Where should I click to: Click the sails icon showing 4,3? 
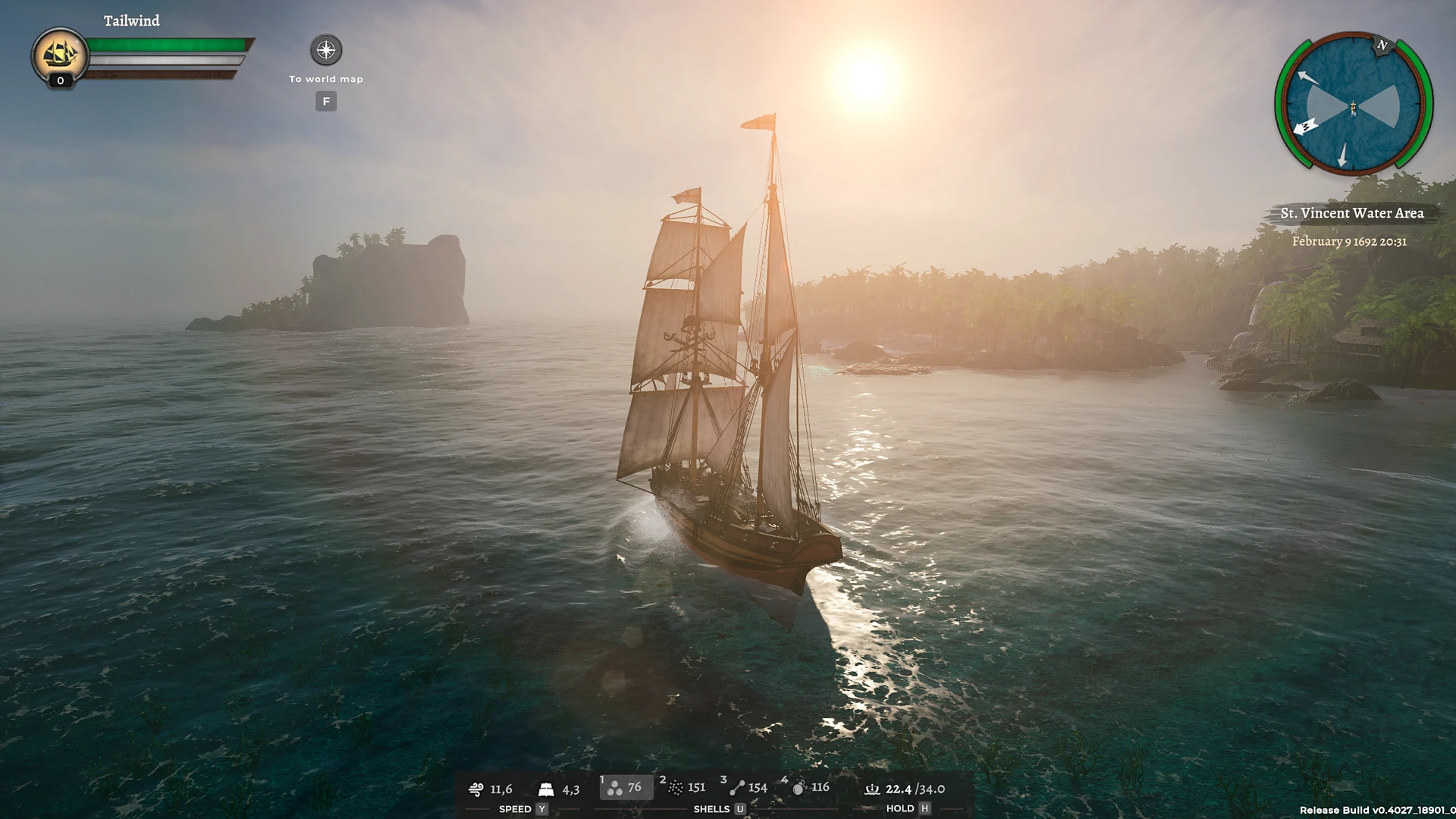[546, 789]
